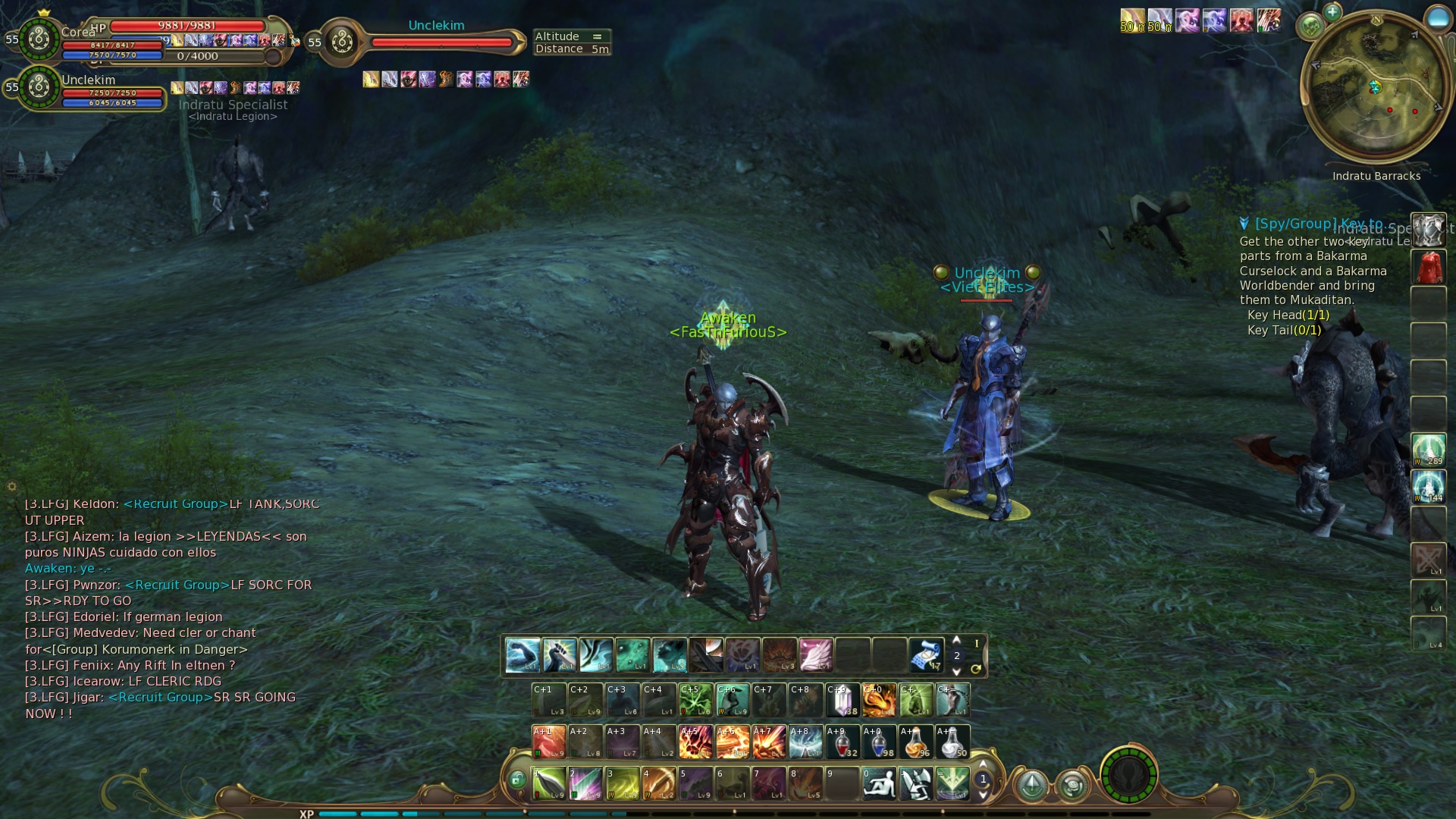Trigger the green leaf blade skill in slot 1
The image size is (1456, 819).
pyautogui.click(x=548, y=783)
